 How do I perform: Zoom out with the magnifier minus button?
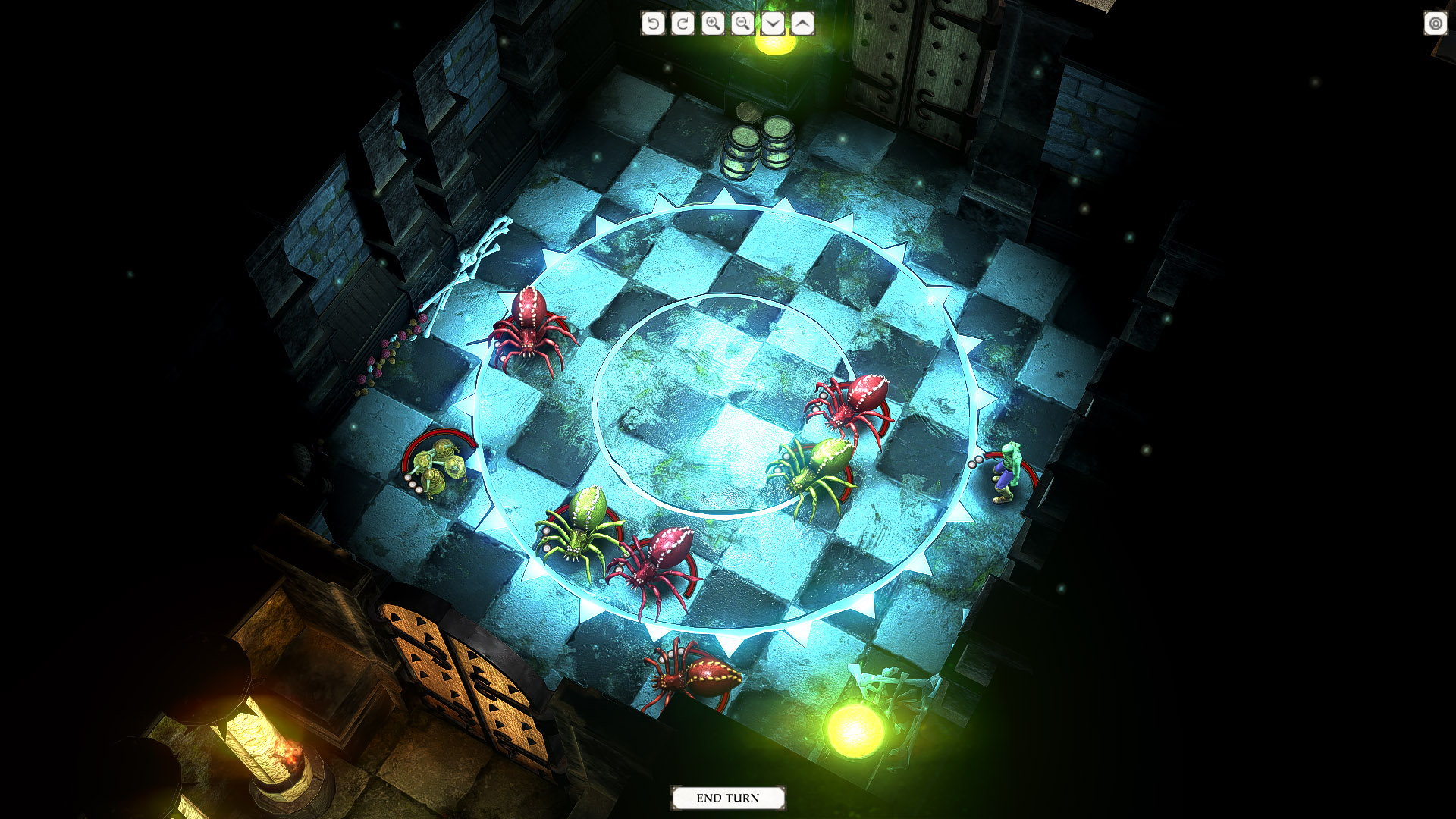pyautogui.click(x=742, y=24)
